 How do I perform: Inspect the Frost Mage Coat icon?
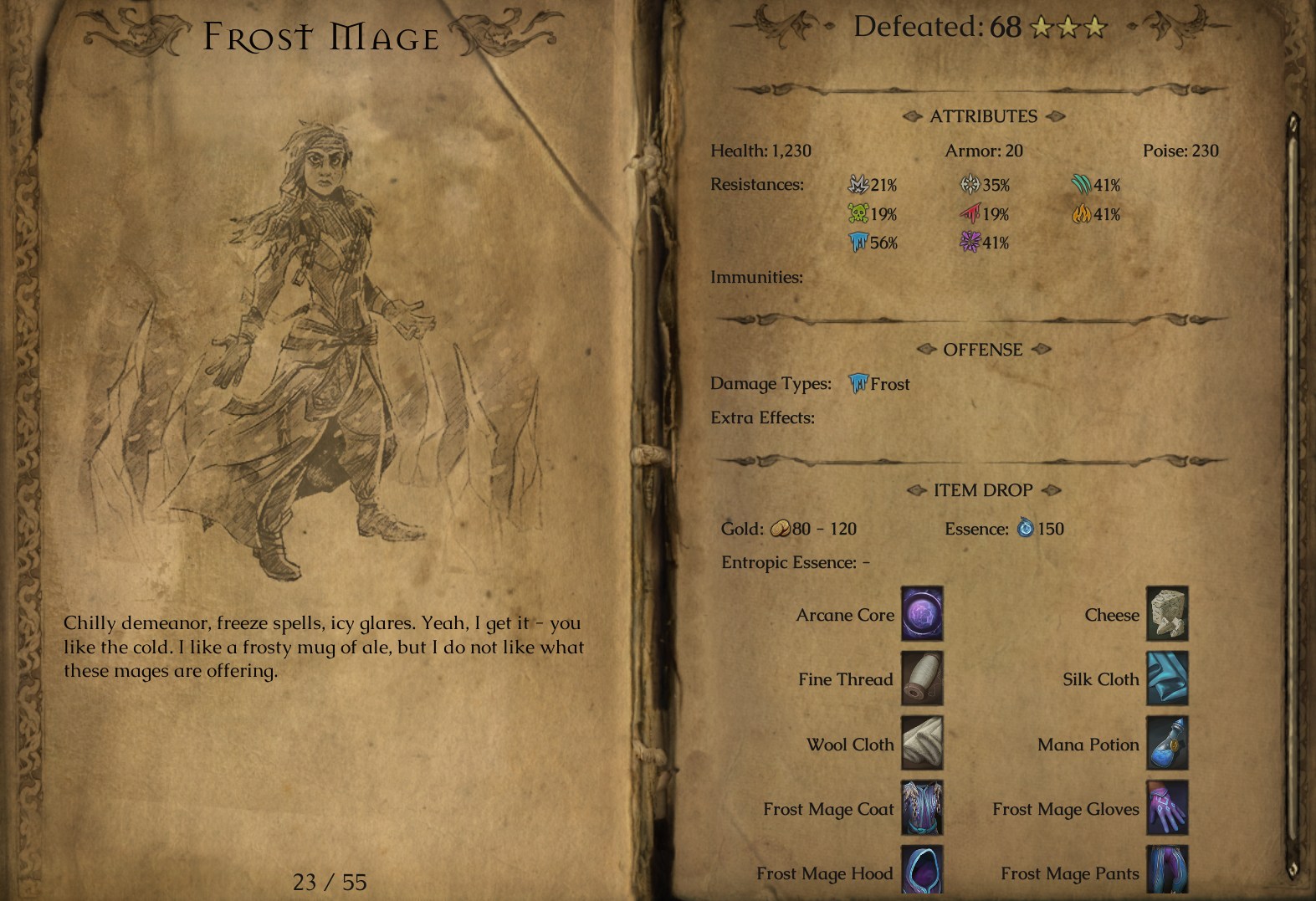922,808
